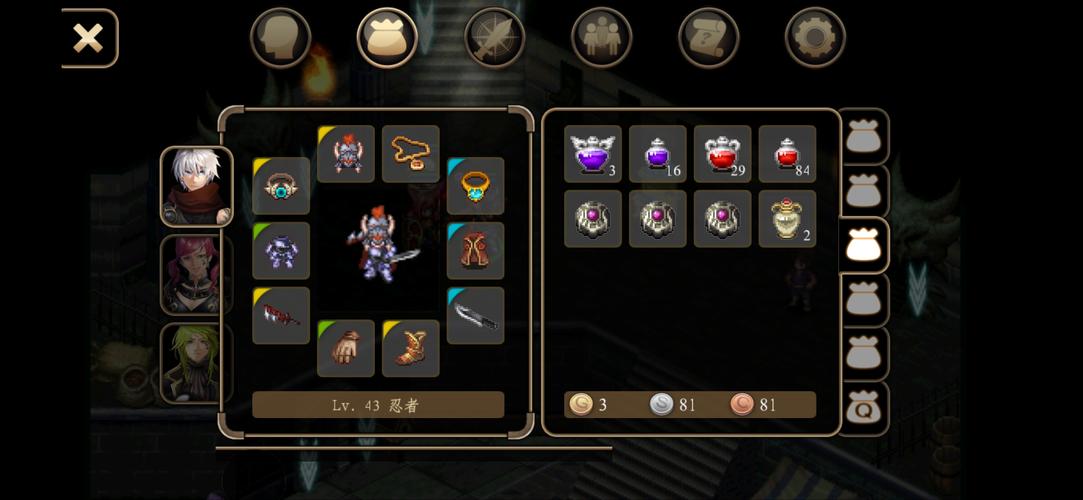Open the character head profile tab
Viewport: 1083px width, 500px height.
[x=280, y=38]
